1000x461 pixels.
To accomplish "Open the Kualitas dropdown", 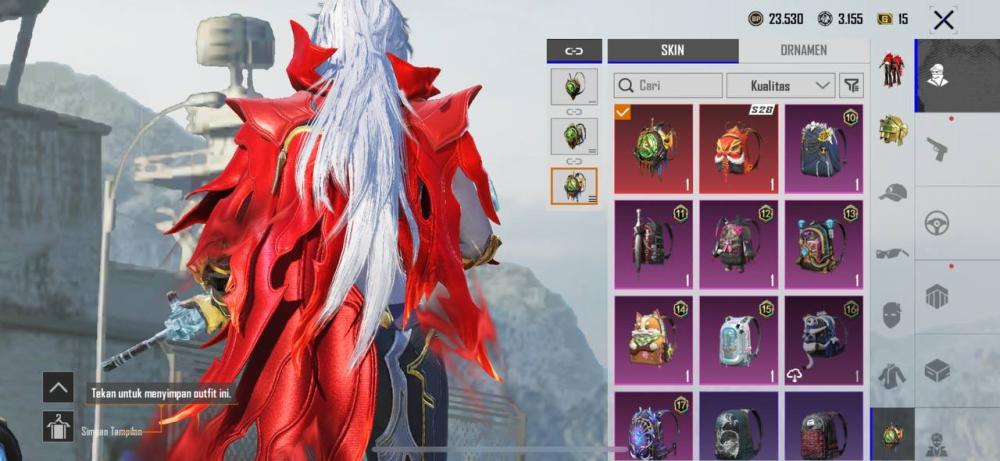I will pos(781,86).
